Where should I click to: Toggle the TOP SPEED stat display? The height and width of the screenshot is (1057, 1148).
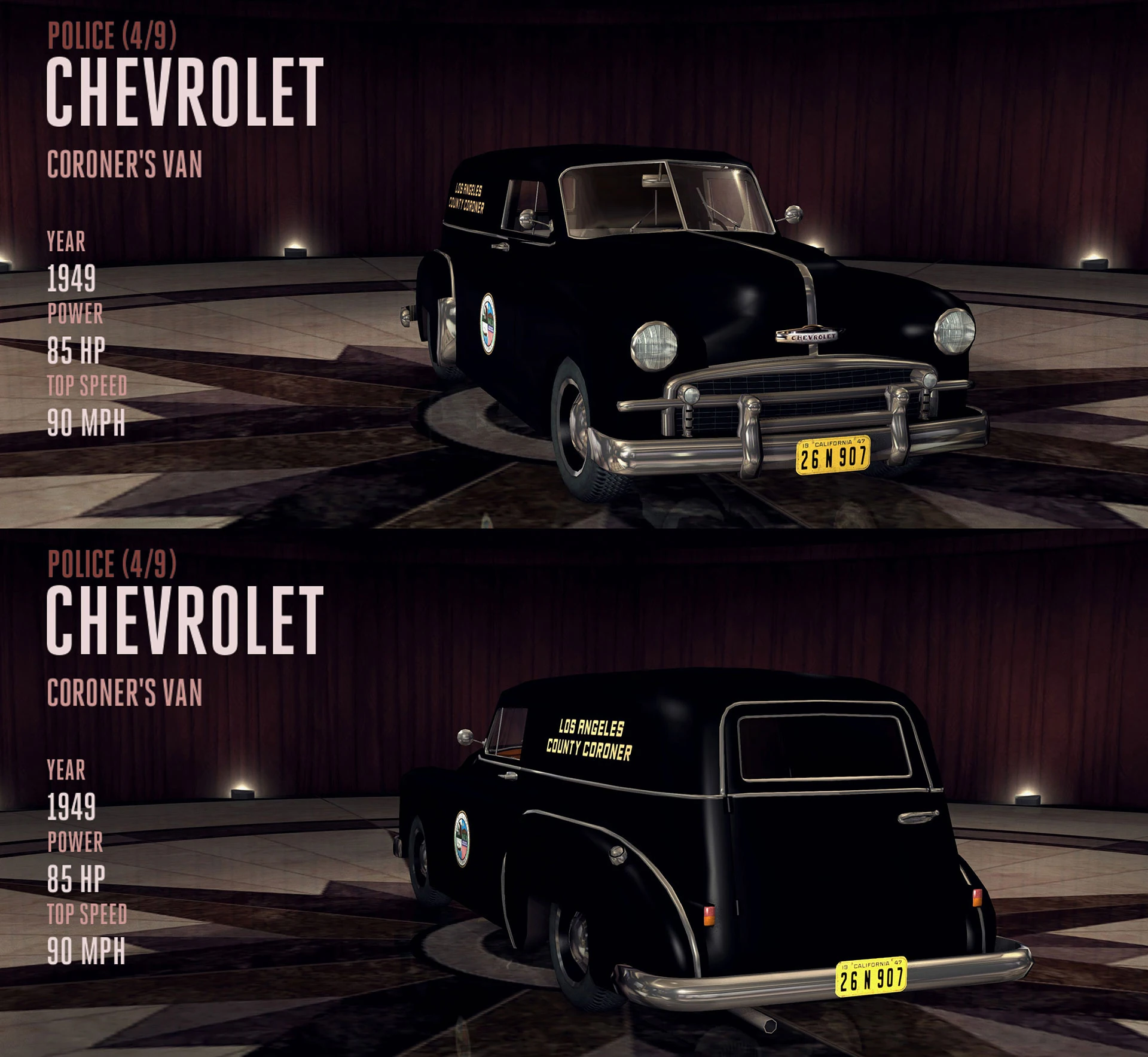[x=87, y=386]
